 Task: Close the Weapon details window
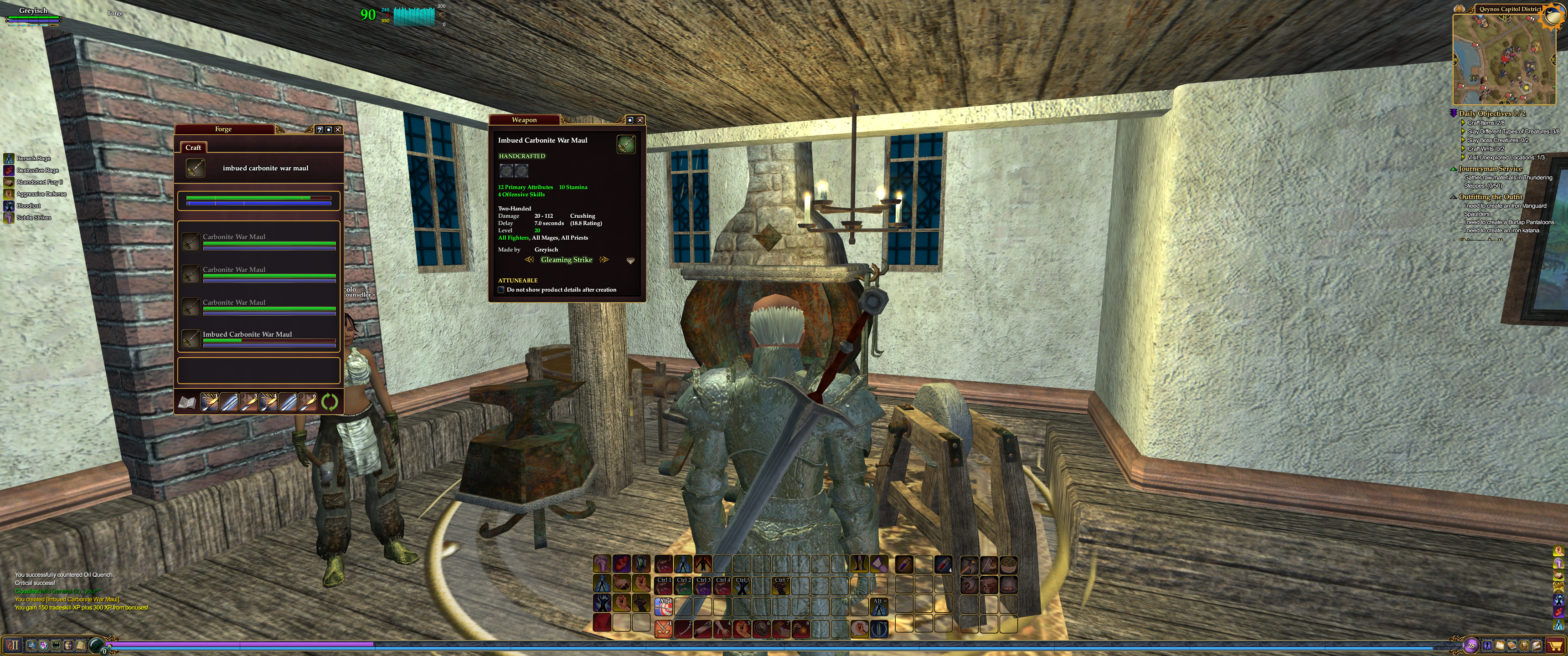(x=640, y=120)
